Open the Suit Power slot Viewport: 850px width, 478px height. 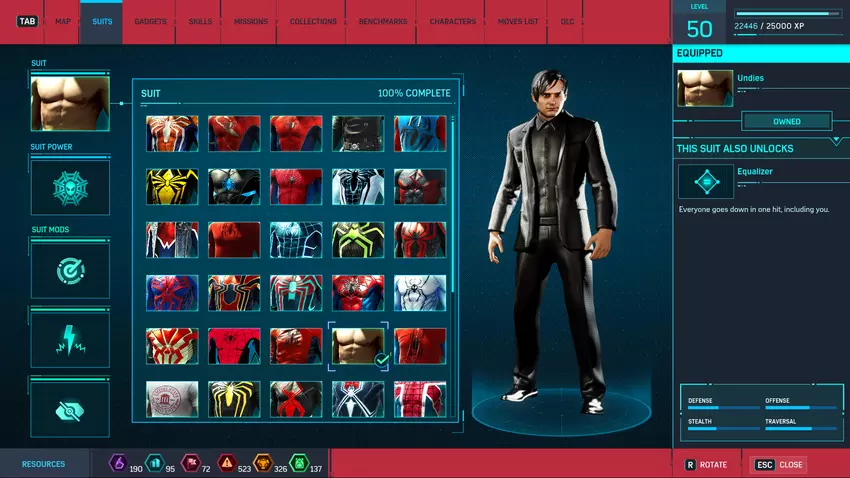point(70,188)
